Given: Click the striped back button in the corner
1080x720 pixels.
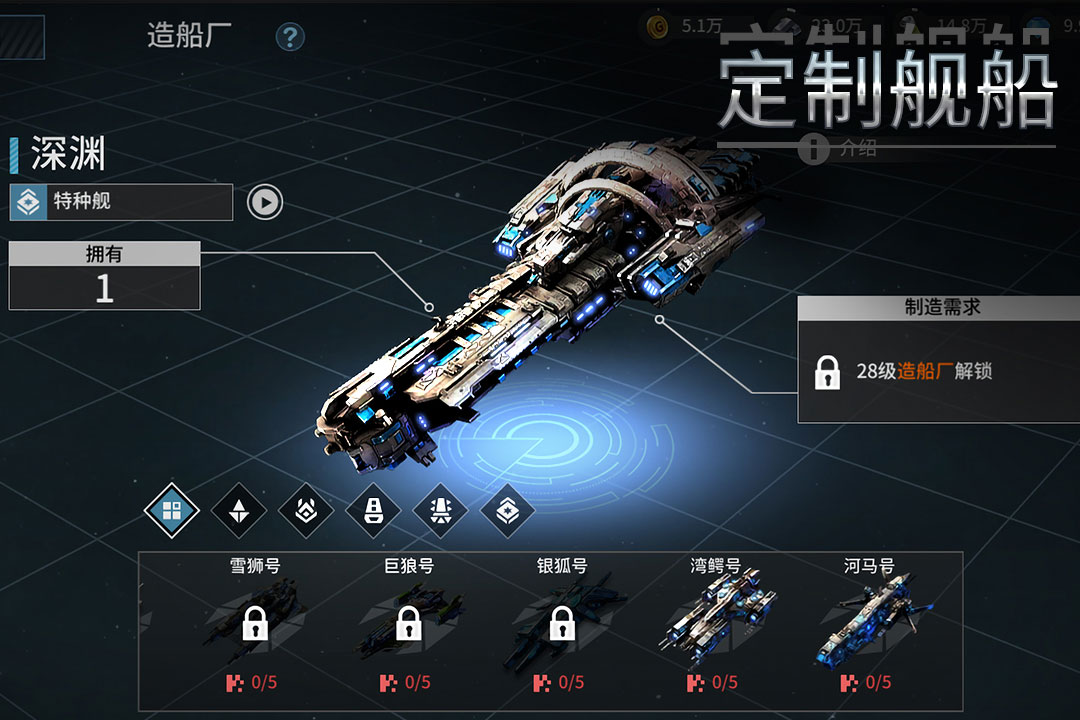Looking at the screenshot, I should [x=22, y=35].
